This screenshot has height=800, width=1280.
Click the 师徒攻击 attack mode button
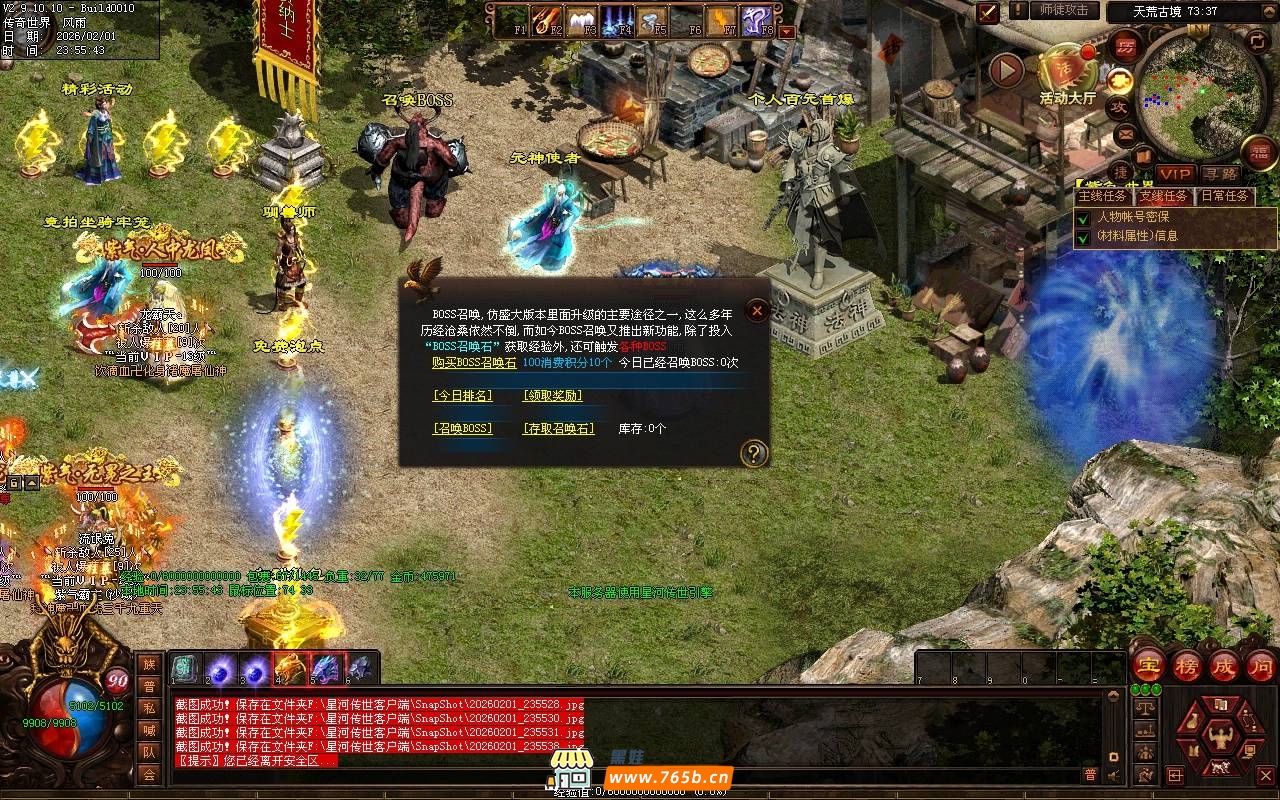tap(1063, 10)
